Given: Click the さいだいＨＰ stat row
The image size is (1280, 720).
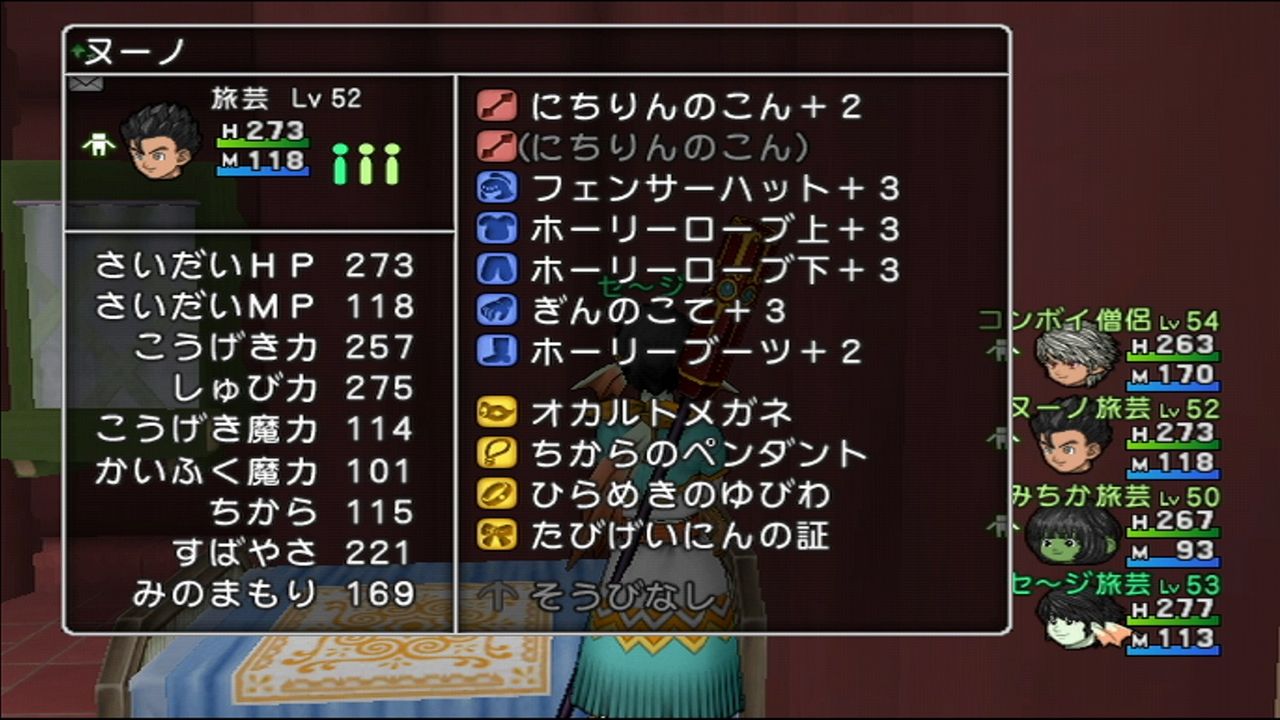Looking at the screenshot, I should point(250,265).
